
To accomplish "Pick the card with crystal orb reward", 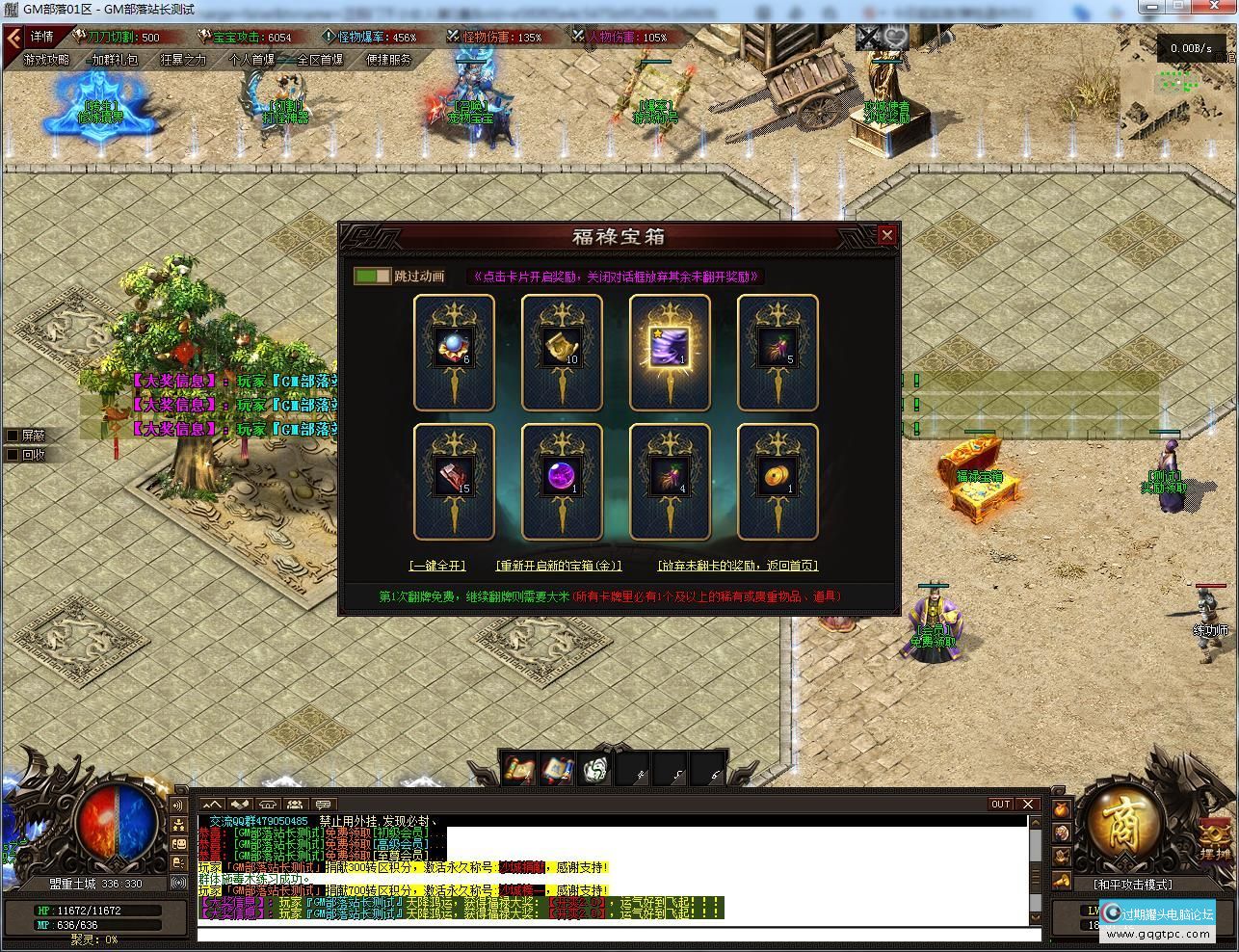I will coord(454,352).
